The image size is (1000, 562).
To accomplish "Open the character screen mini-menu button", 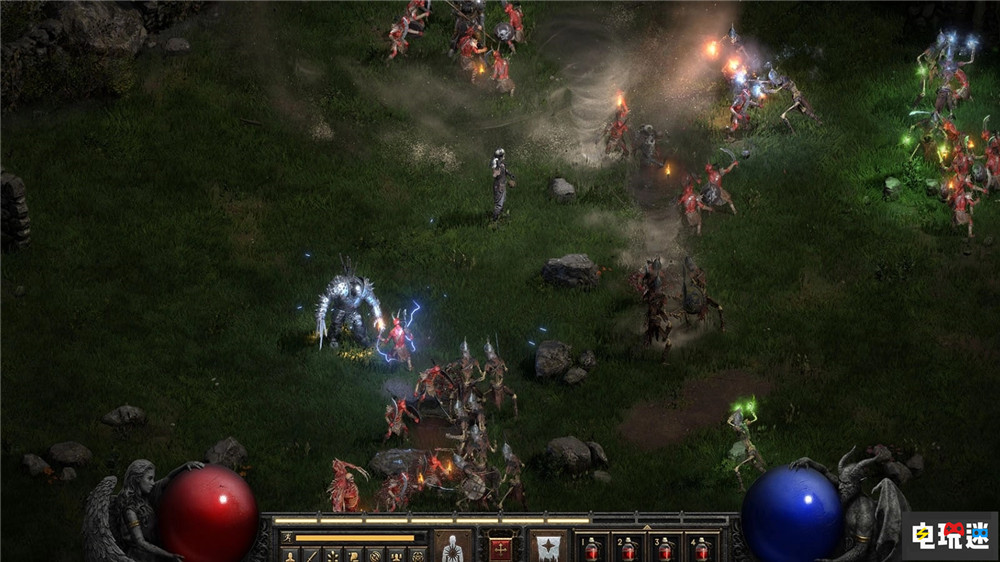I will click(288, 554).
